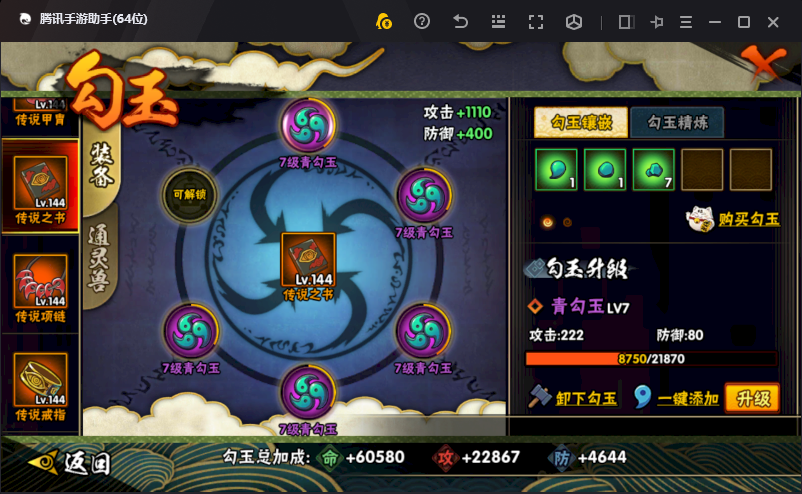This screenshot has width=802, height=494.
Task: Select the bottom 7级青勾玉 socket
Action: (308, 393)
